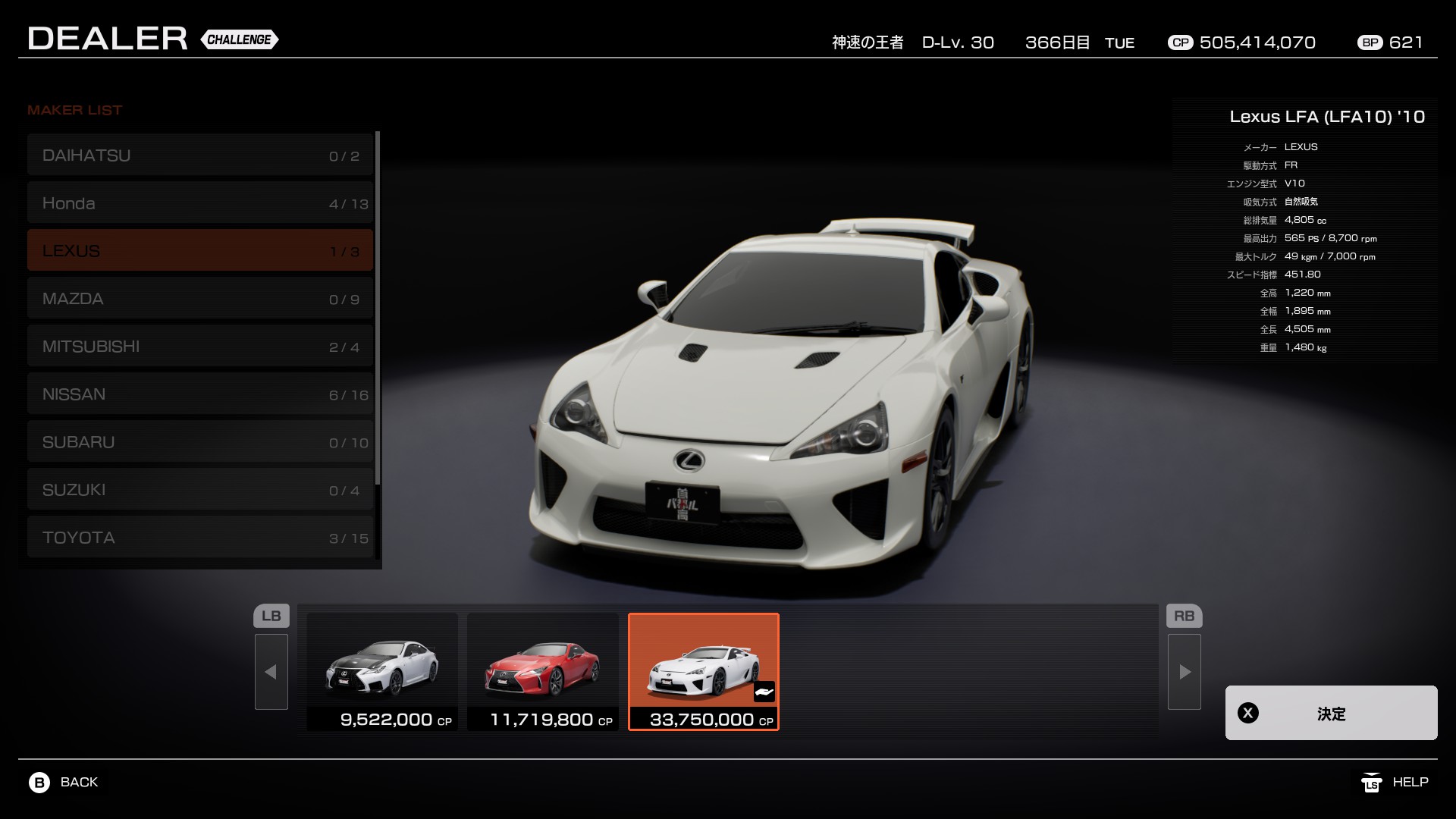The height and width of the screenshot is (819, 1456).
Task: Open the MAZDA maker entry
Action: pos(200,299)
